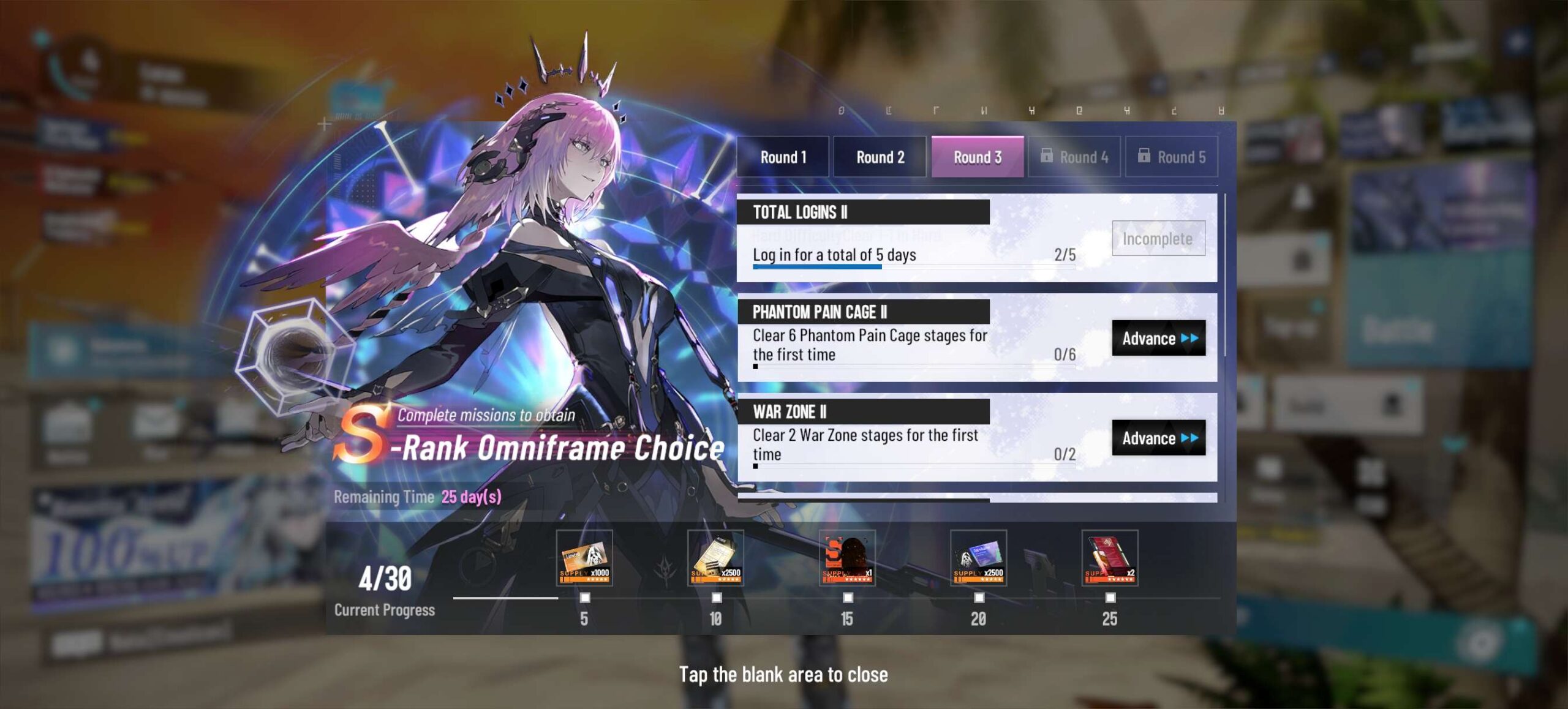Tap the blank area text to close
Image resolution: width=1568 pixels, height=709 pixels.
[783, 675]
